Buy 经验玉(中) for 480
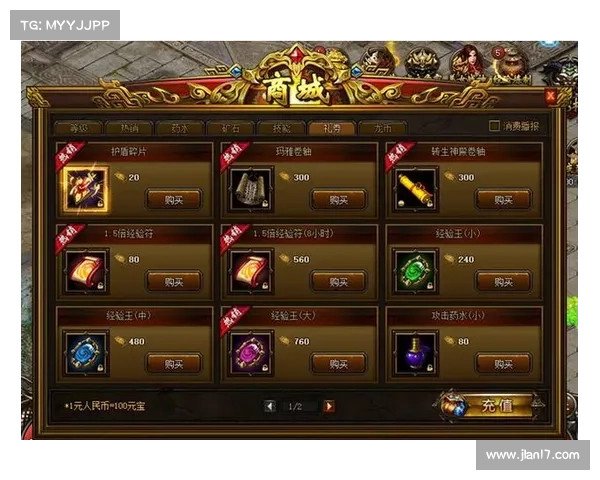 (x=173, y=363)
